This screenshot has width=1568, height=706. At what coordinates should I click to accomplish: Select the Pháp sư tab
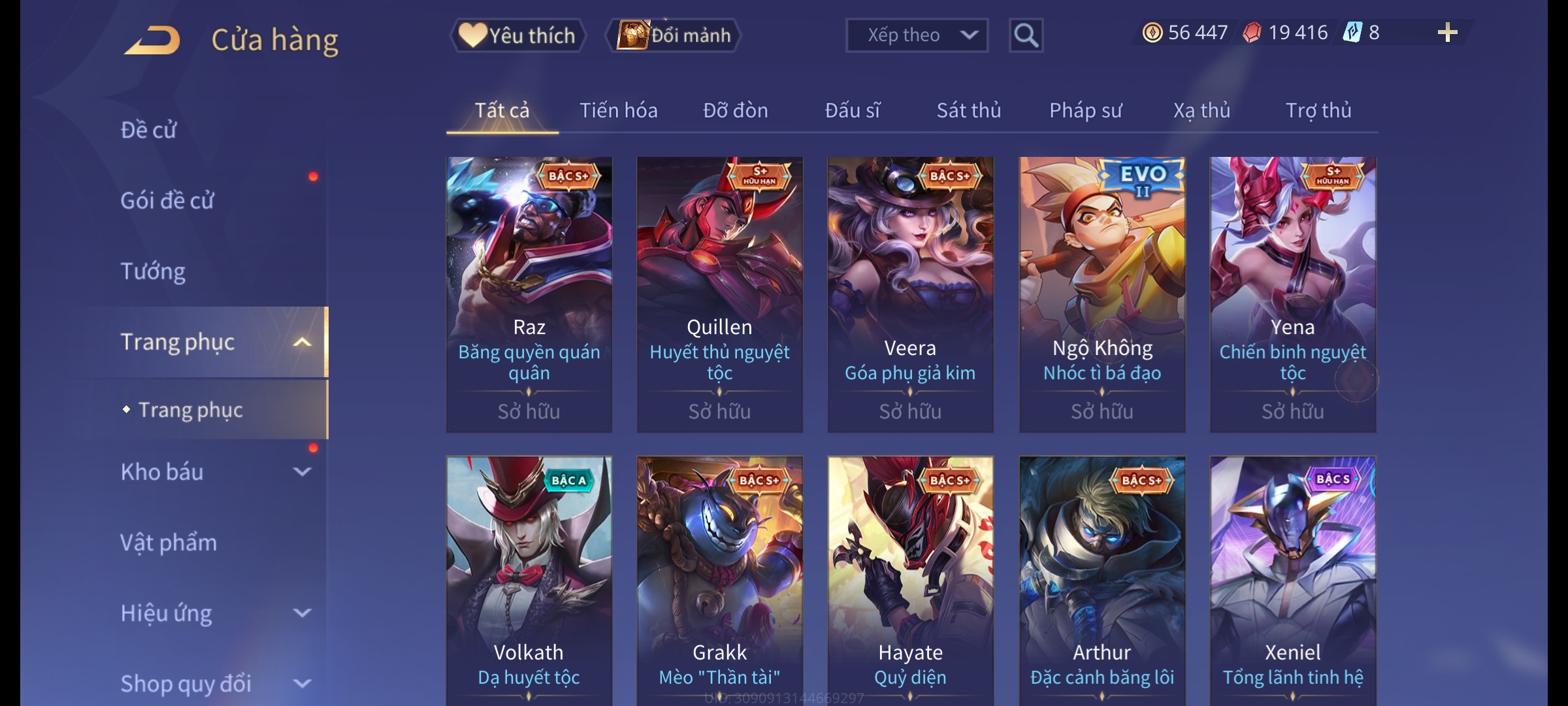[1085, 110]
